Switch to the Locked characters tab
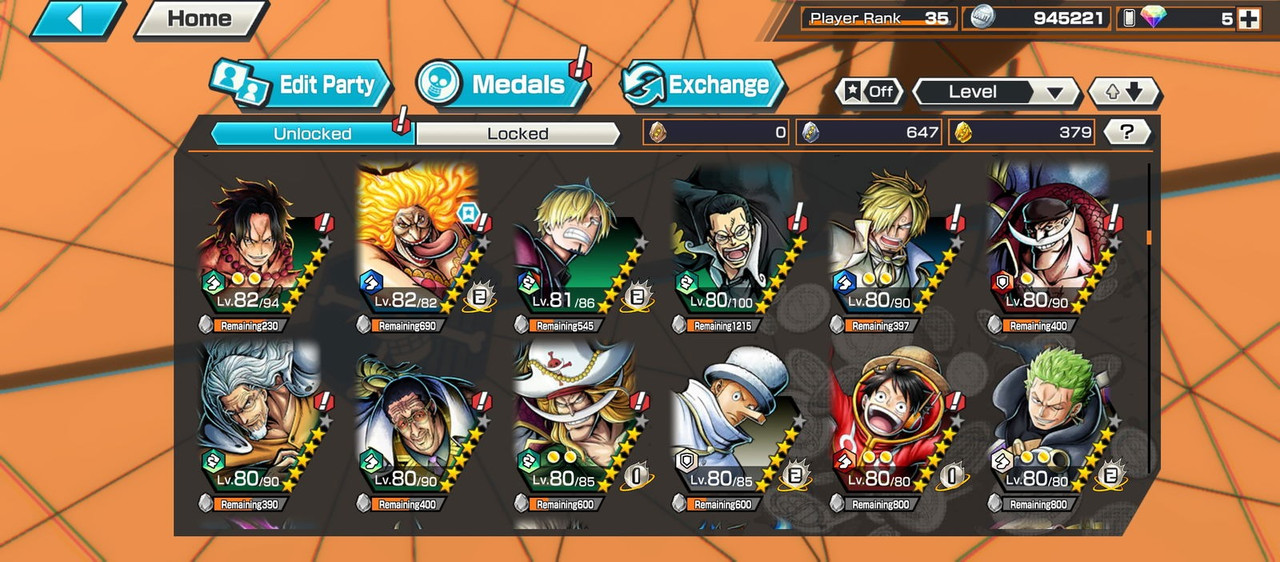 coord(517,134)
